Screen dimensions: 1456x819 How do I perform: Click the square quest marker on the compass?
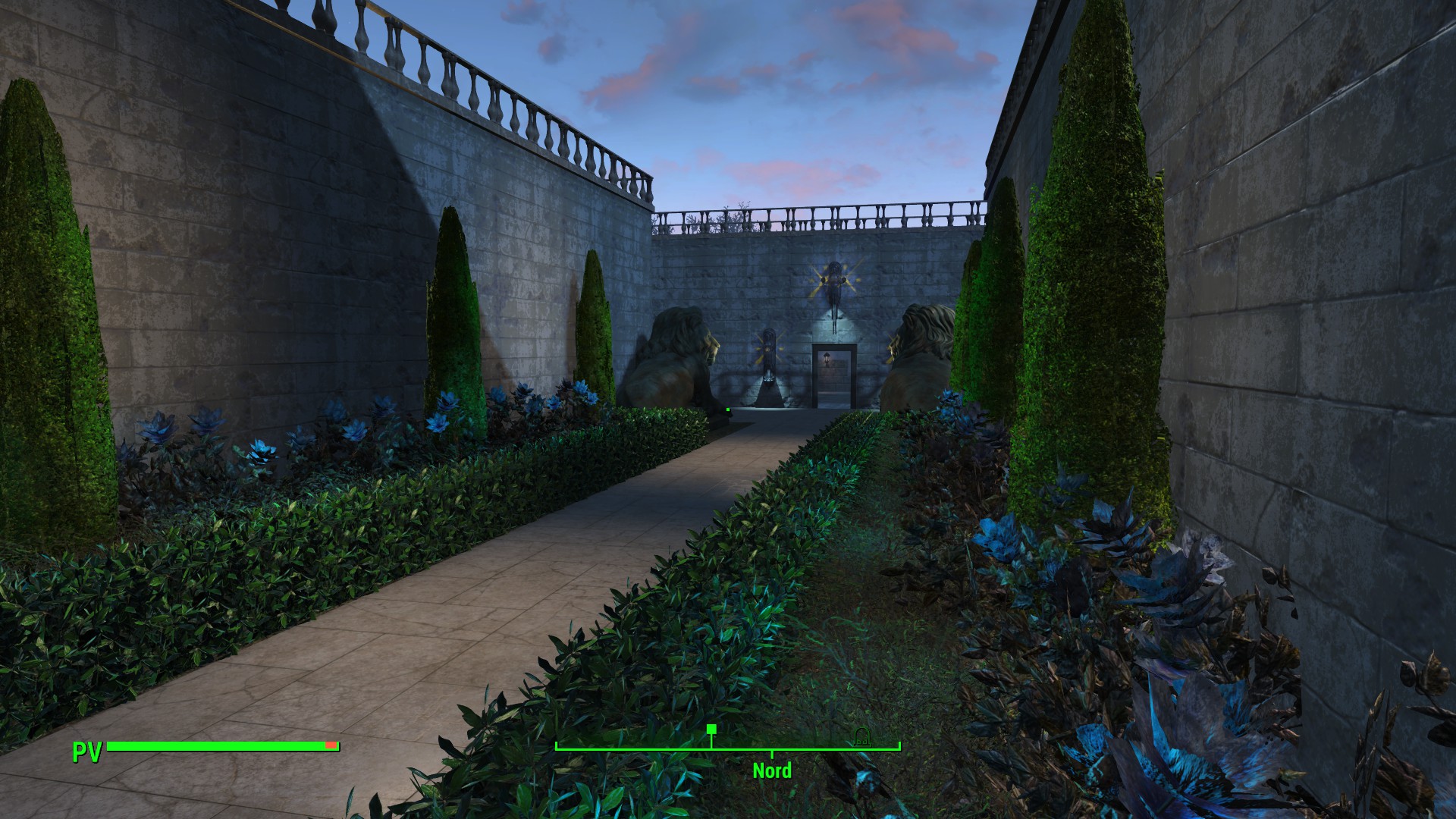tap(711, 730)
